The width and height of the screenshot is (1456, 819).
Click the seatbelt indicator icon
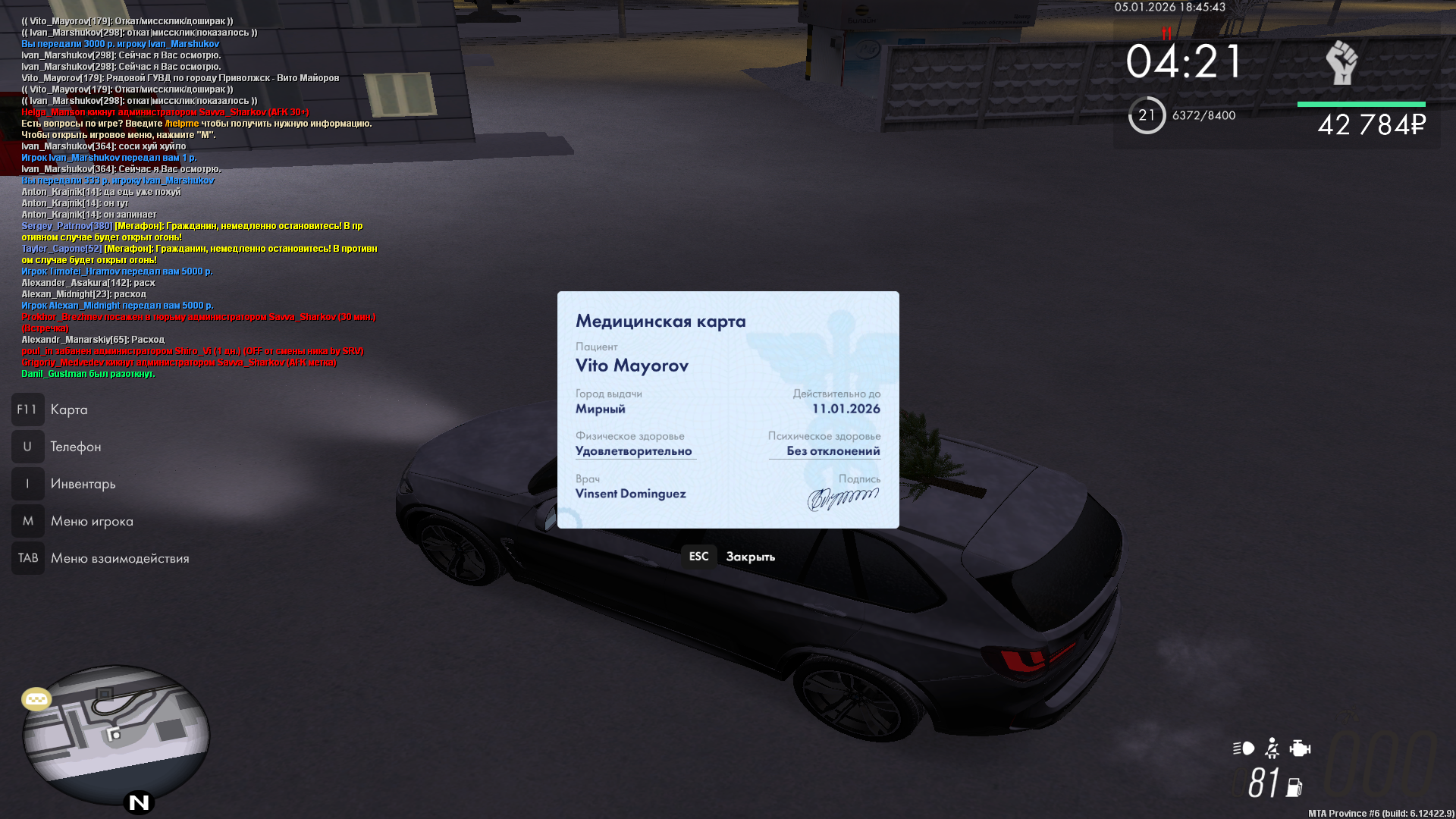pyautogui.click(x=1272, y=748)
